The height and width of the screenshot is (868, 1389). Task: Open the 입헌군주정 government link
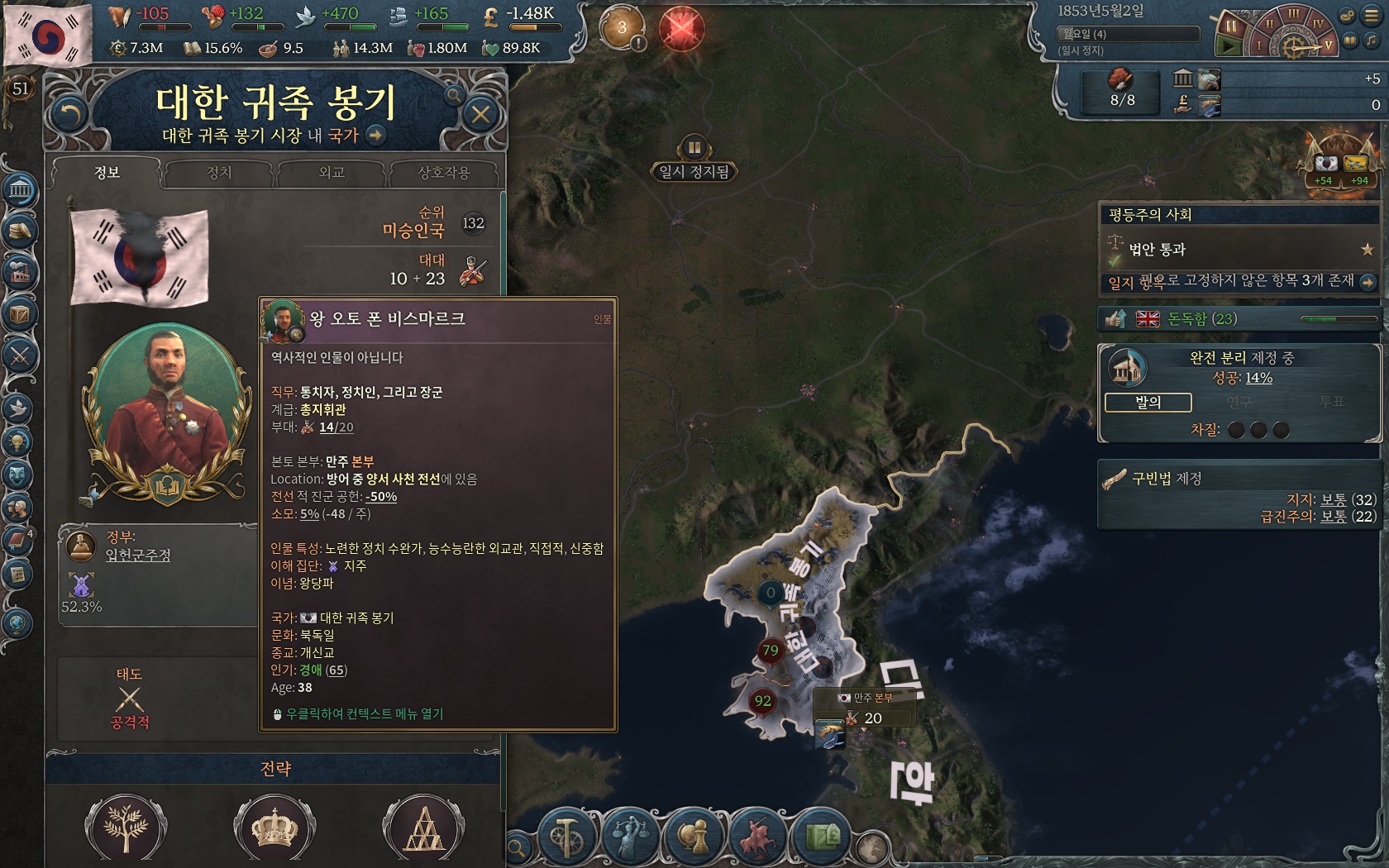[x=138, y=556]
